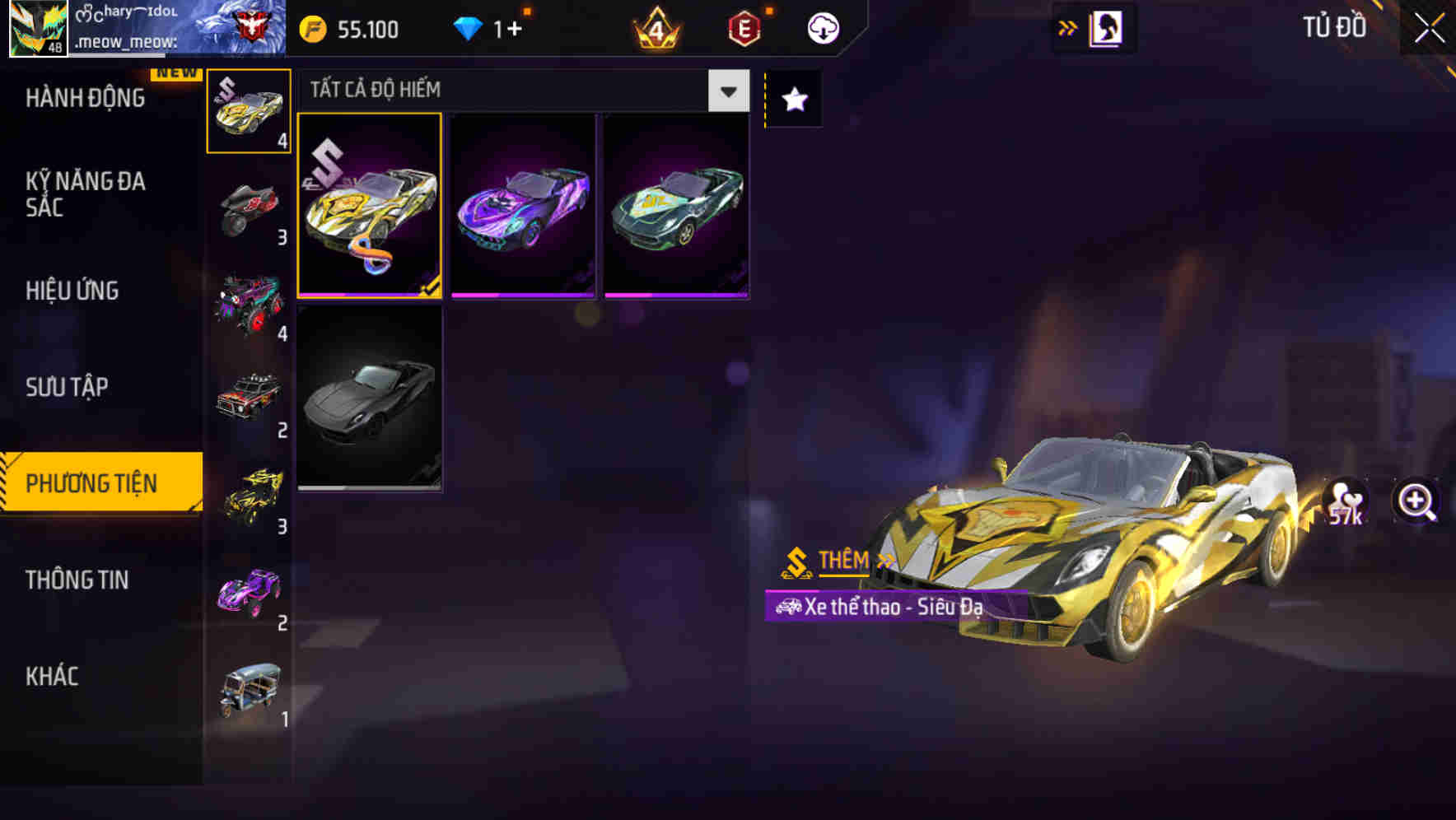Open the cloud download icon
This screenshot has width=1456, height=820.
click(822, 27)
